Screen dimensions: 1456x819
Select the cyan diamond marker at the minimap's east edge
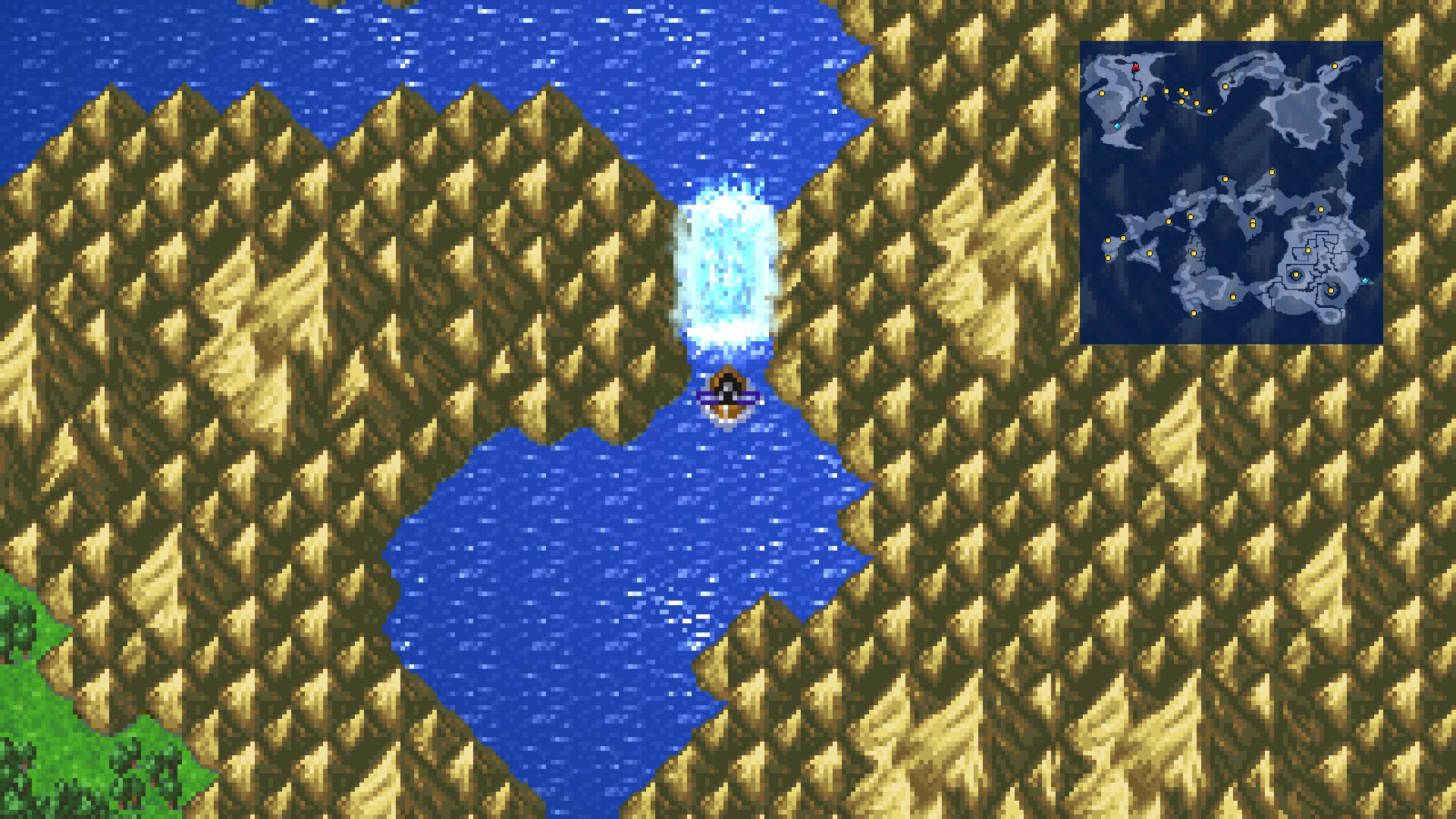tap(1366, 281)
